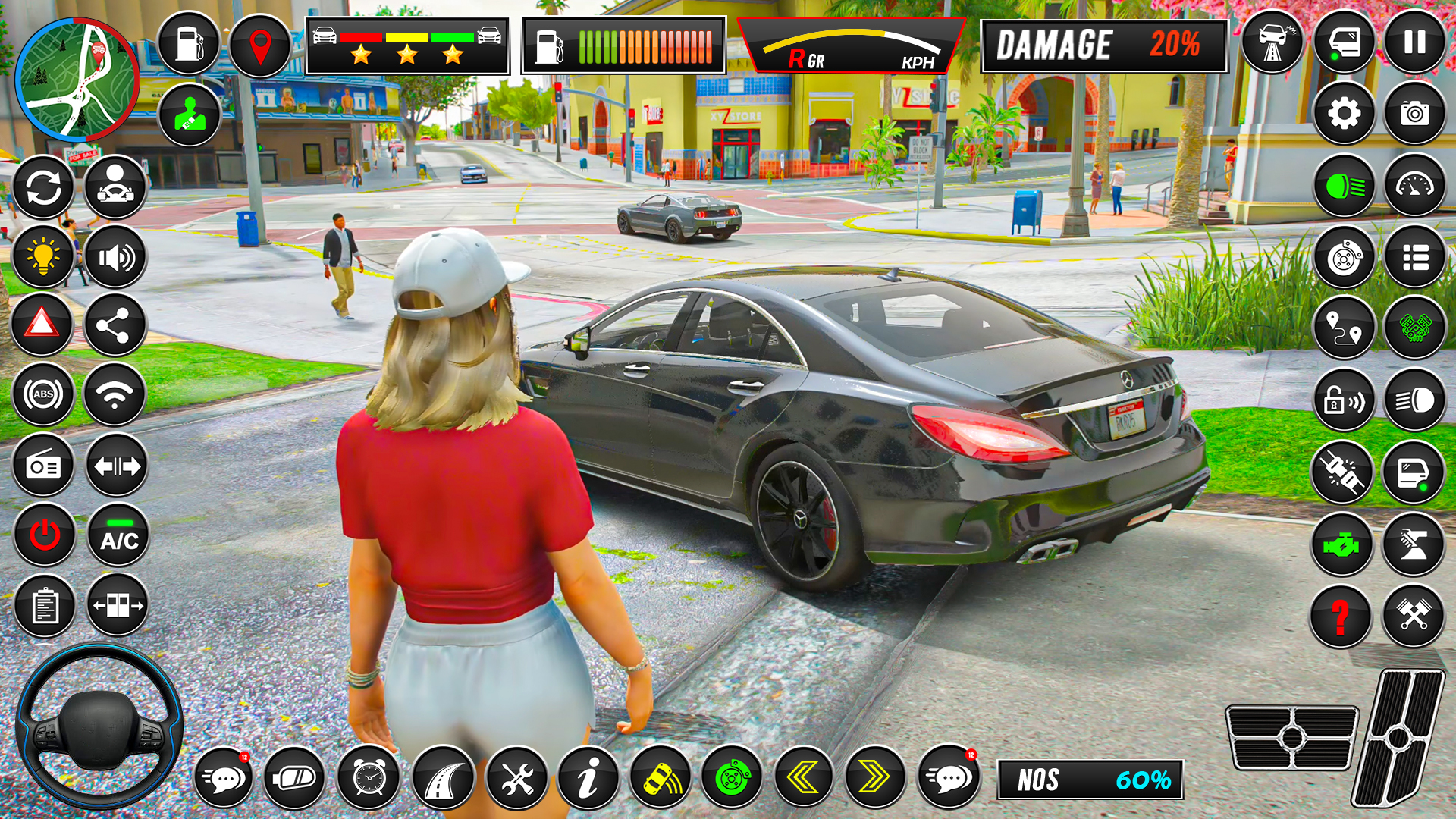Select the info "i" button

point(588,777)
